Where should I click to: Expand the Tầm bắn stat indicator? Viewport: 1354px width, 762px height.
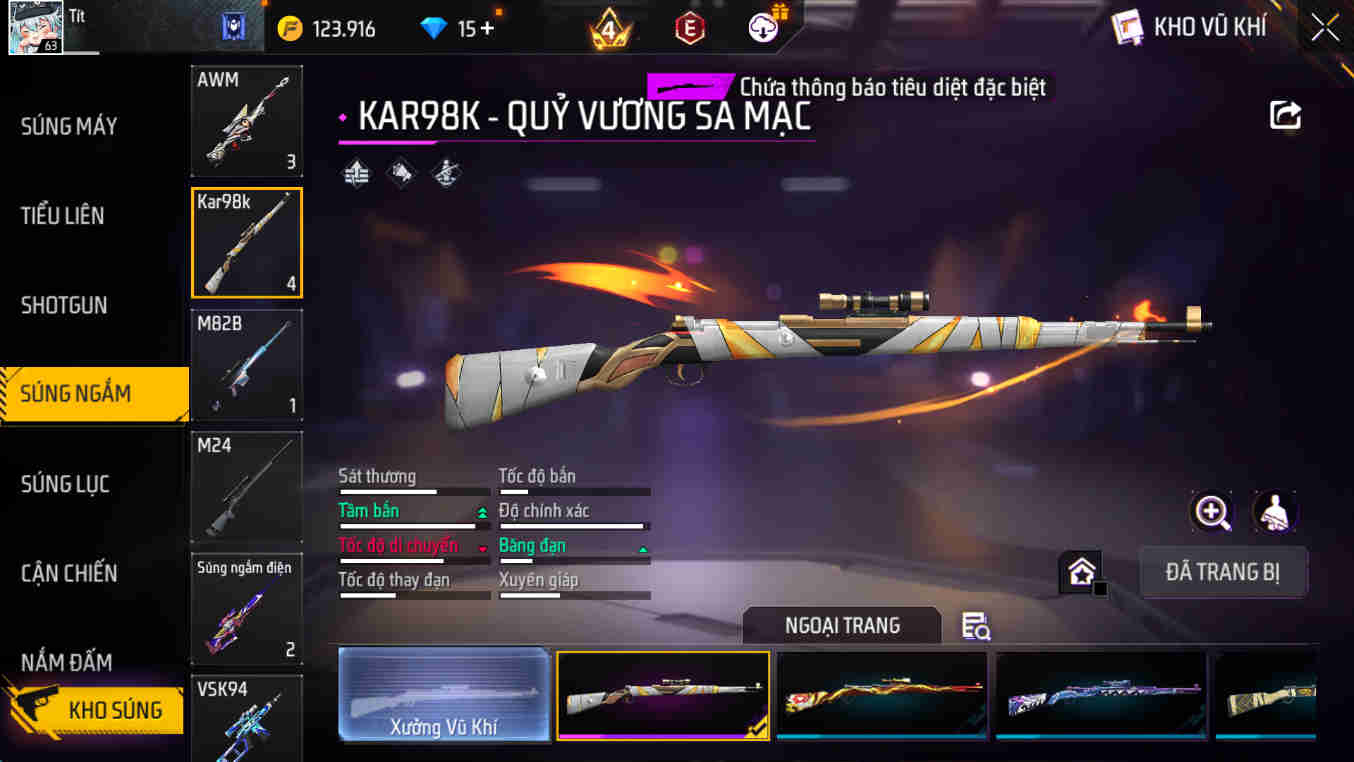tap(481, 510)
